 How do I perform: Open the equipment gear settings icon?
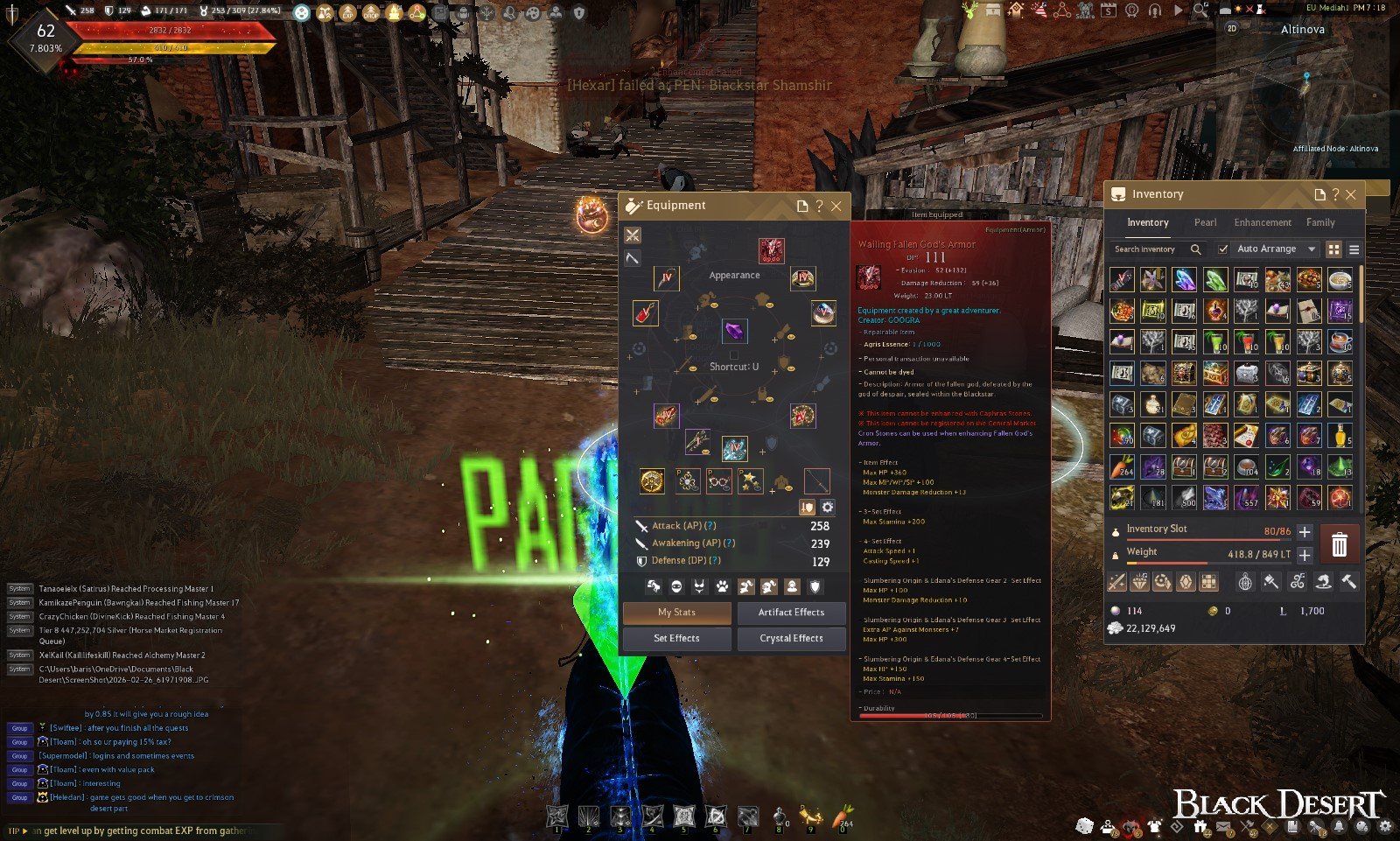[828, 508]
